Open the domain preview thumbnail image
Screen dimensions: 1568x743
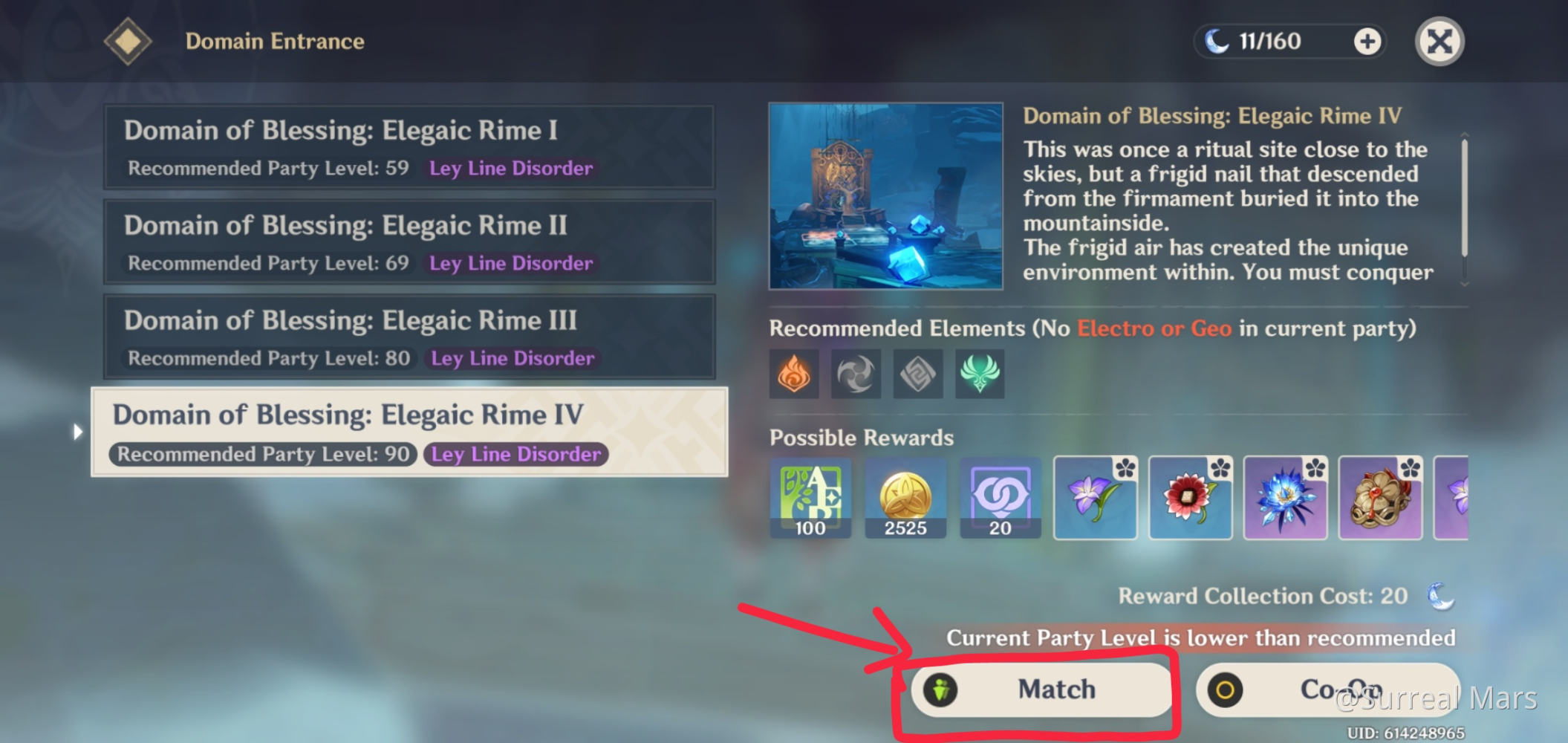[885, 196]
